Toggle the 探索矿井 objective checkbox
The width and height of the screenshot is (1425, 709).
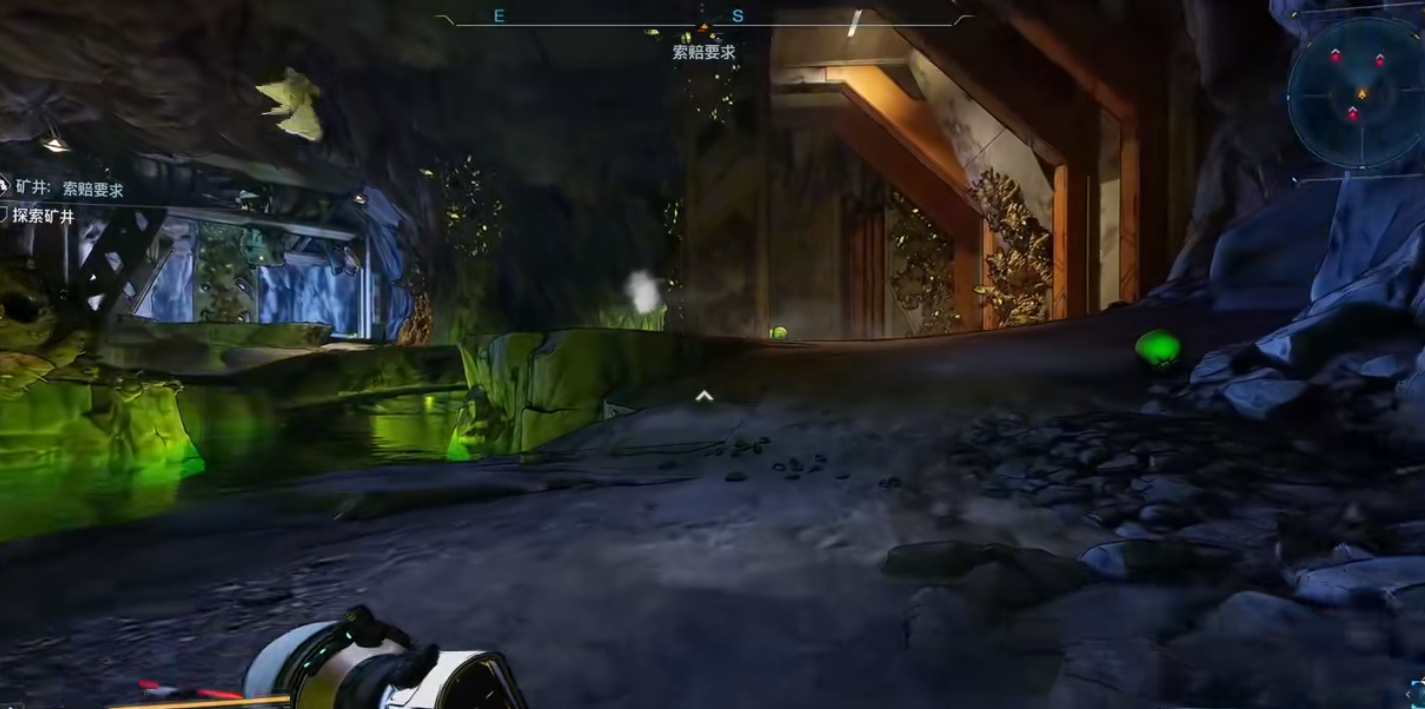[4, 215]
